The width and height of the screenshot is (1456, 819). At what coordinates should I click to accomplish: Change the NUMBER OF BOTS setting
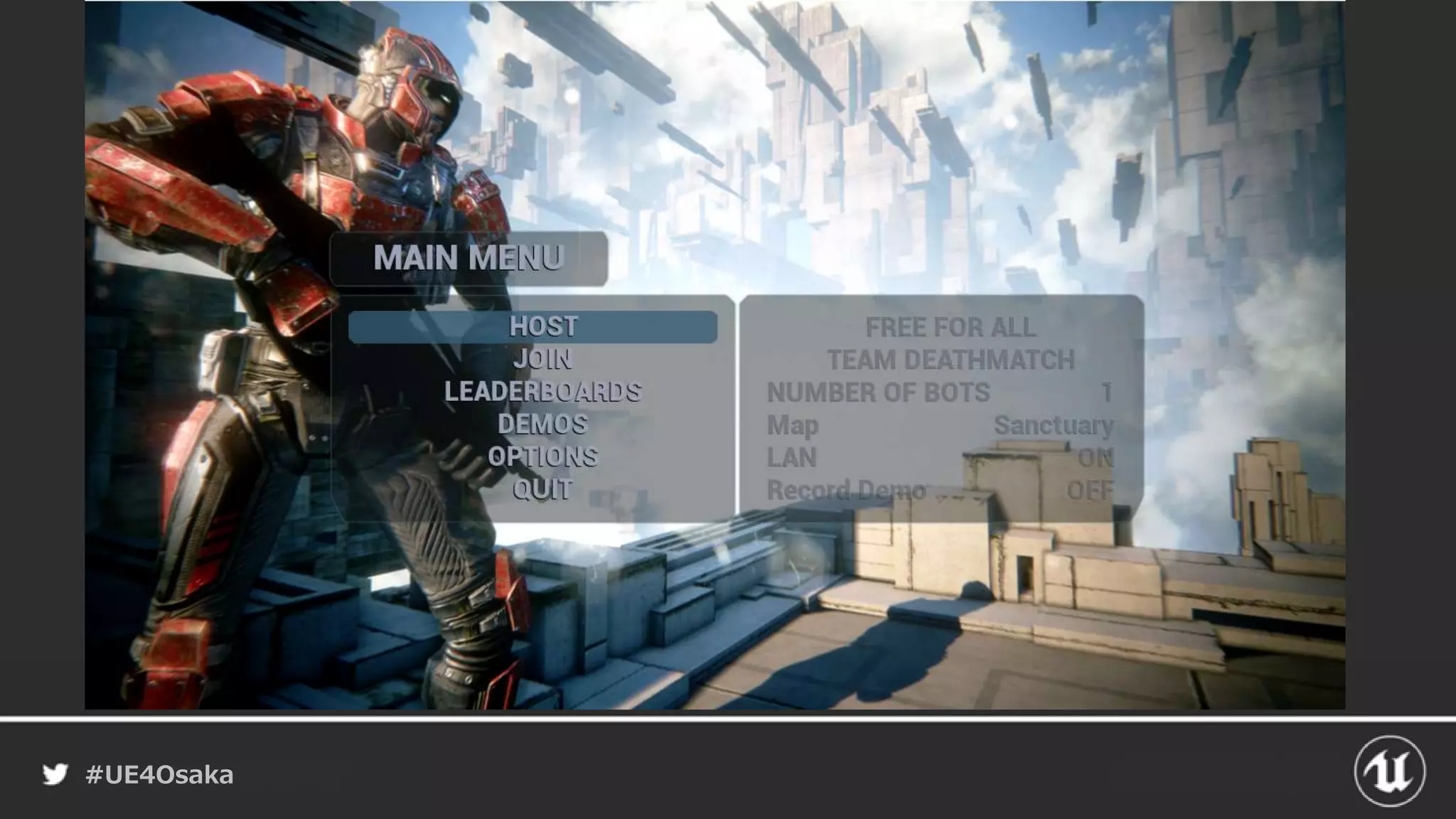coord(940,392)
